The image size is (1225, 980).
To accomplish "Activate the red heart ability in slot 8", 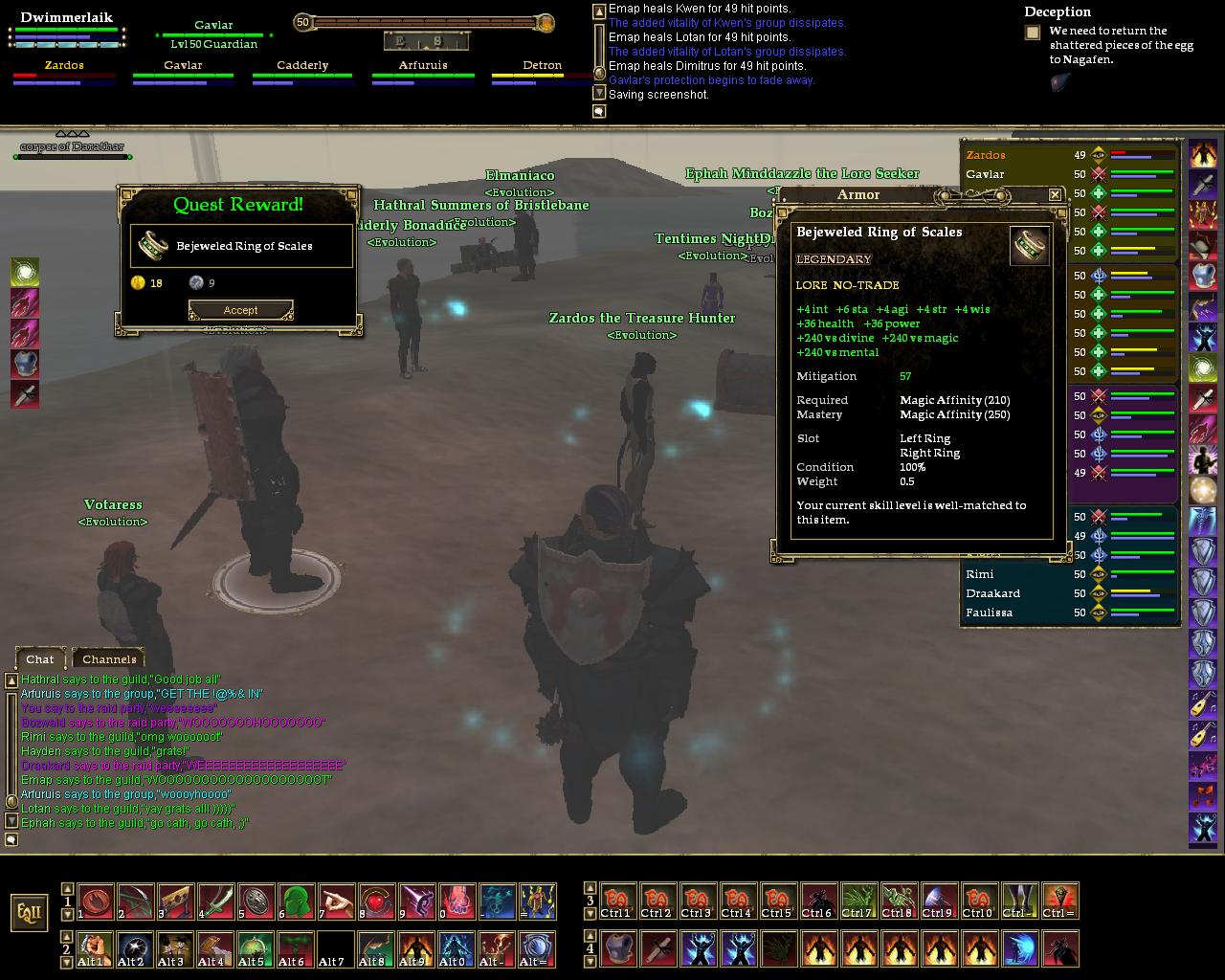I will (377, 902).
